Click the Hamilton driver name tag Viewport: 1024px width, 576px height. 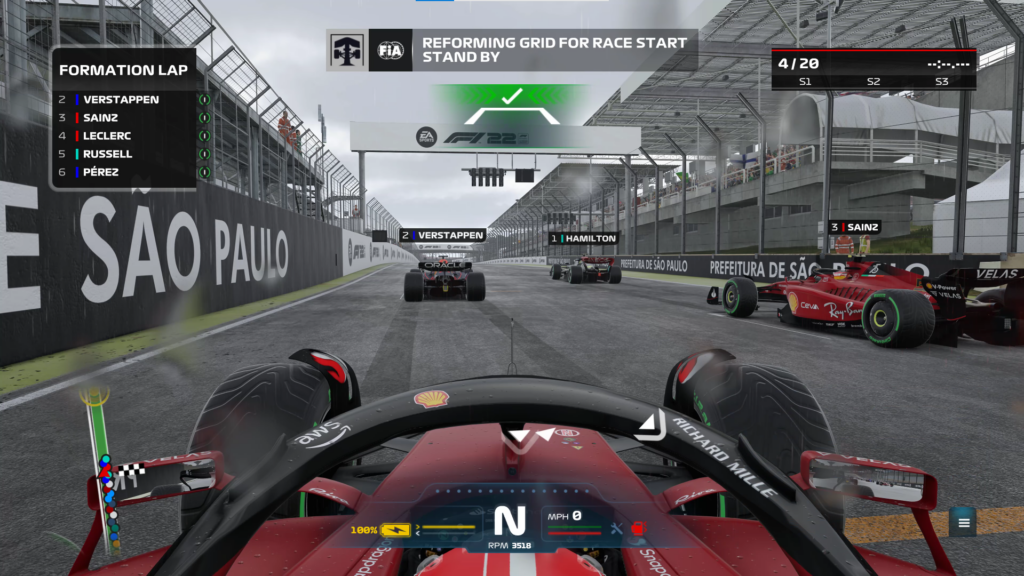[584, 239]
